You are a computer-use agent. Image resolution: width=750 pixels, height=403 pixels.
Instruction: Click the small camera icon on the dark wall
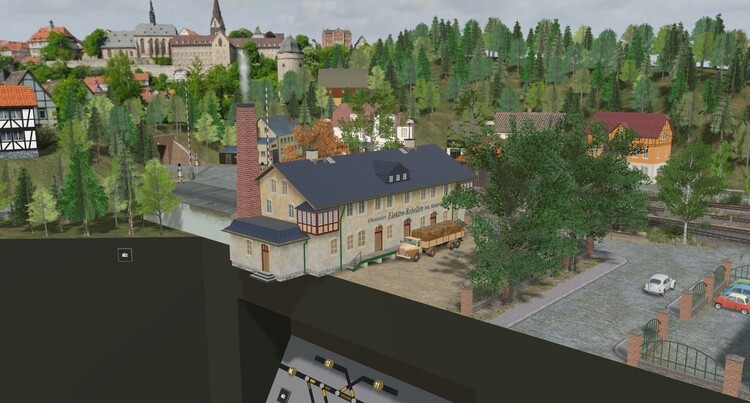pos(124,255)
